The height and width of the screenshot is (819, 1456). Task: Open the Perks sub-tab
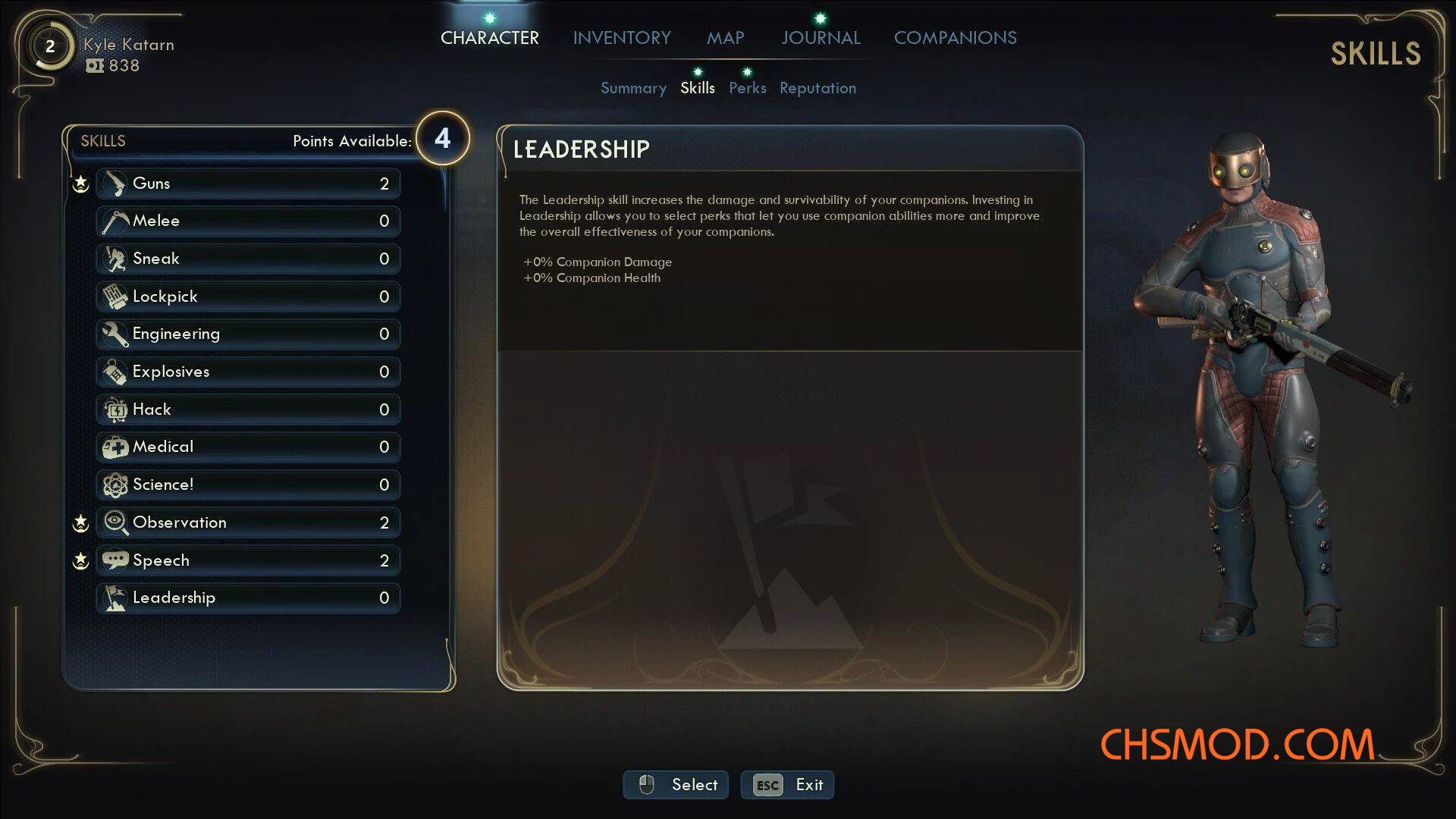coord(747,88)
